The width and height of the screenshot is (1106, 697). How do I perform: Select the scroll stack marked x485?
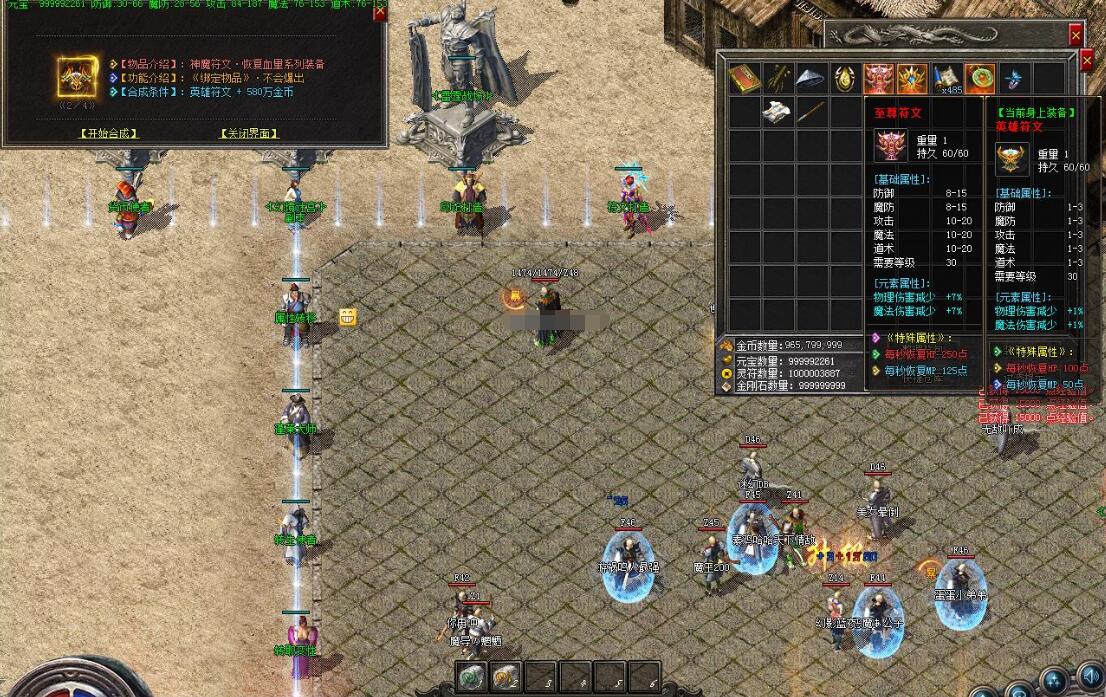pos(946,78)
